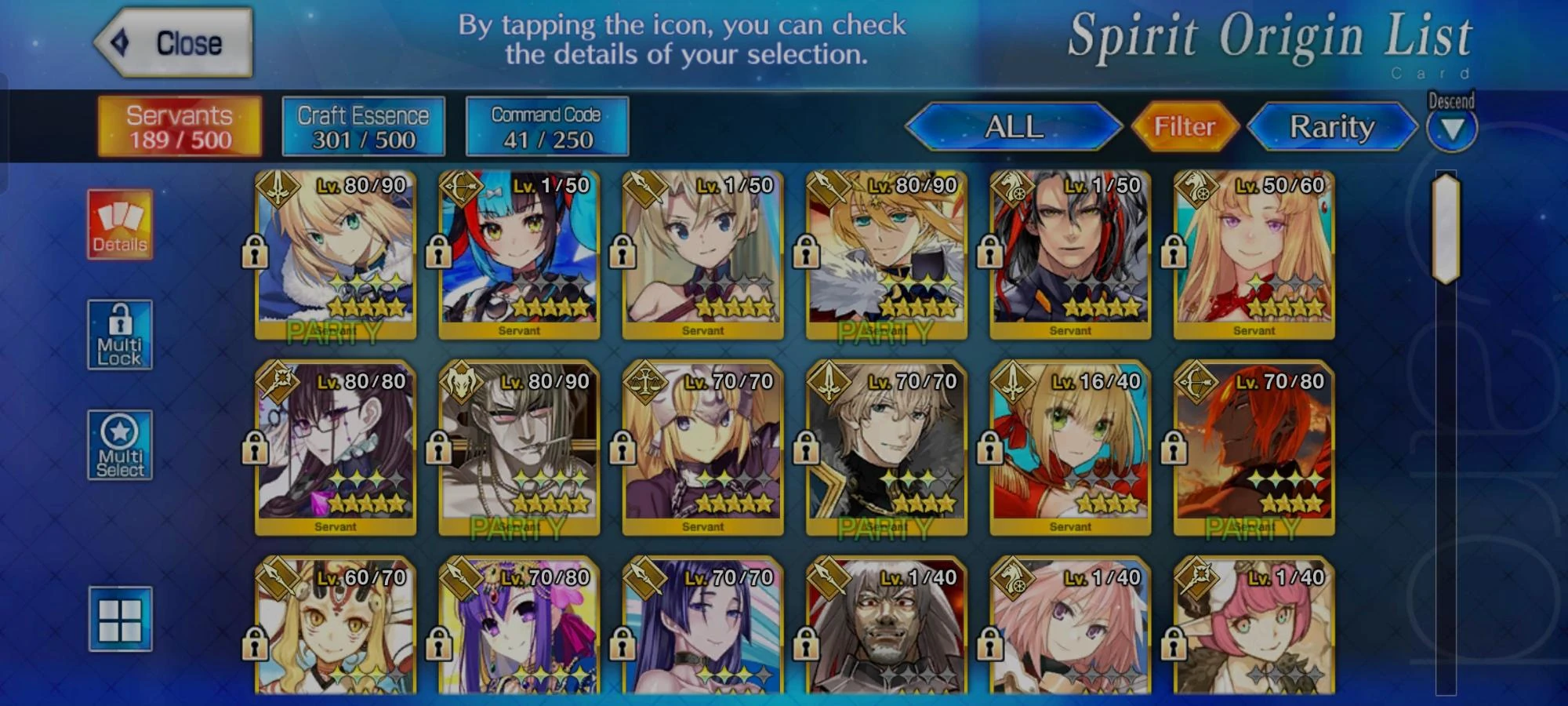Open the ALL category dropdown
1568x706 pixels.
pyautogui.click(x=1015, y=127)
